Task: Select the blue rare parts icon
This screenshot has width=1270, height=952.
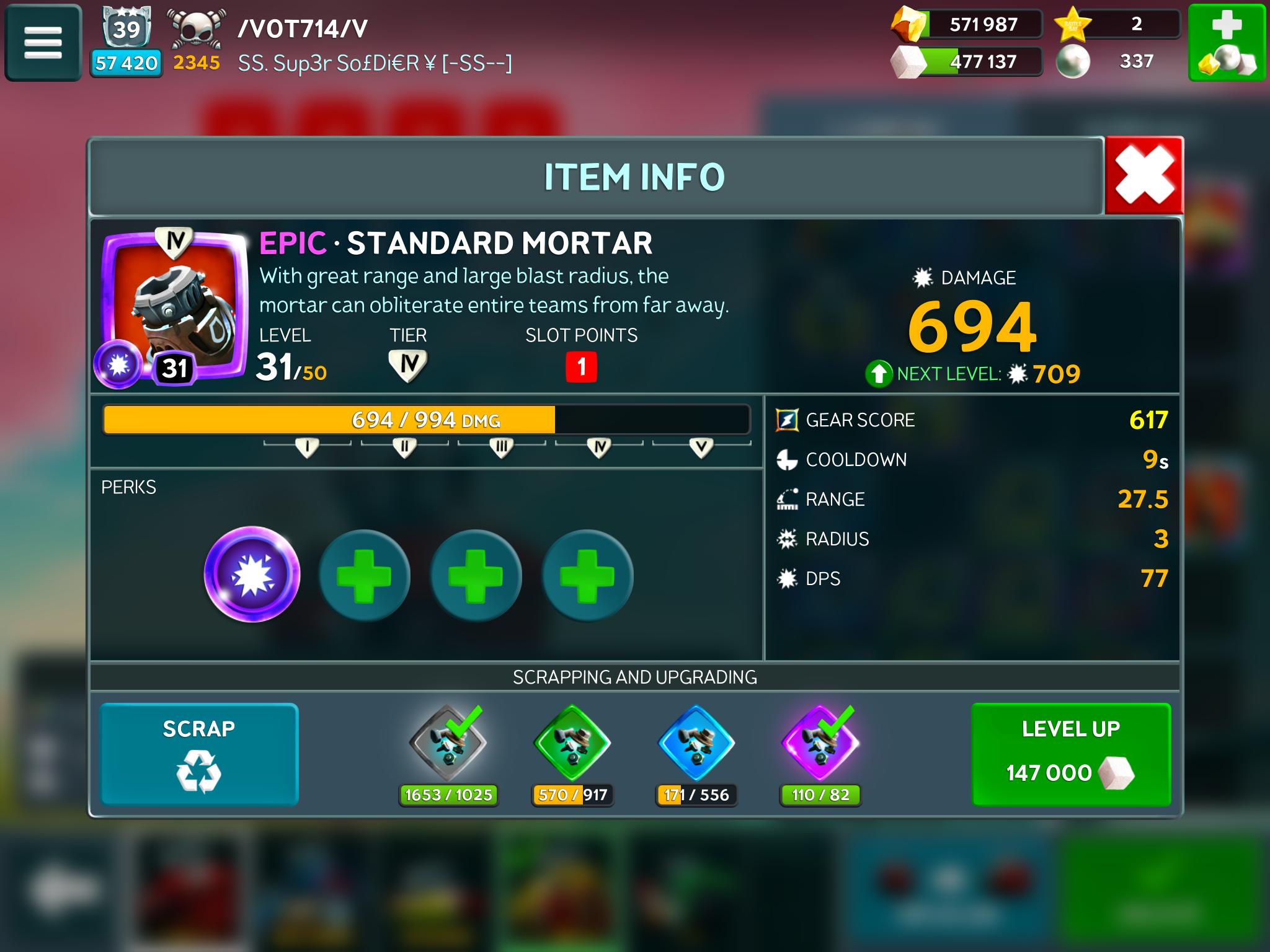Action: point(696,744)
